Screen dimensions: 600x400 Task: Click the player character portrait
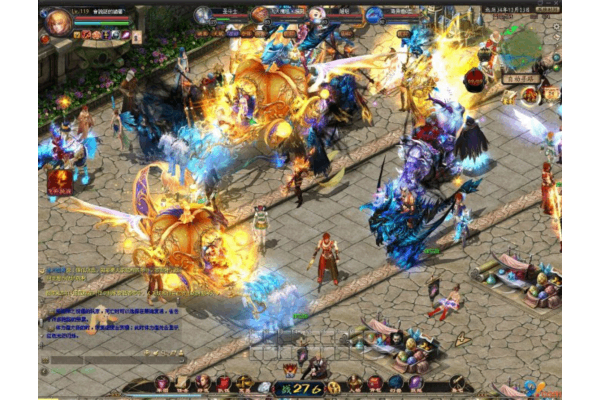tap(59, 21)
